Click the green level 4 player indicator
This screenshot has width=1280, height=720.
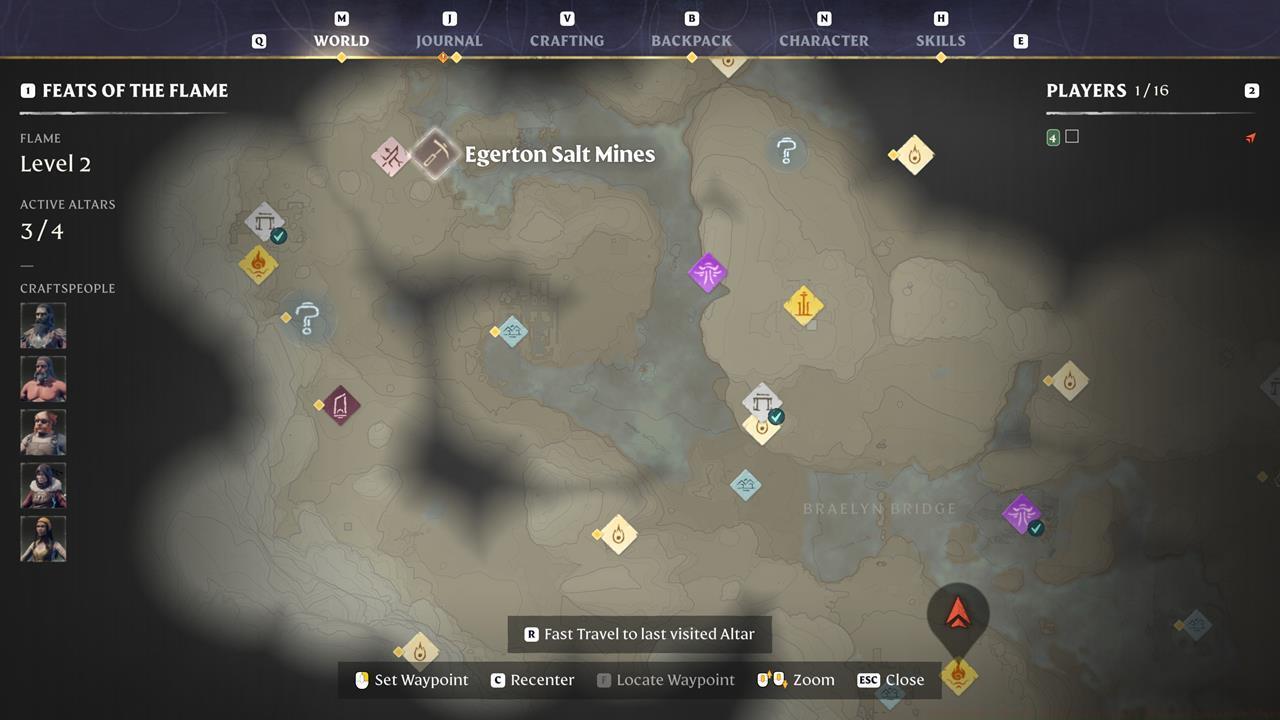1052,136
